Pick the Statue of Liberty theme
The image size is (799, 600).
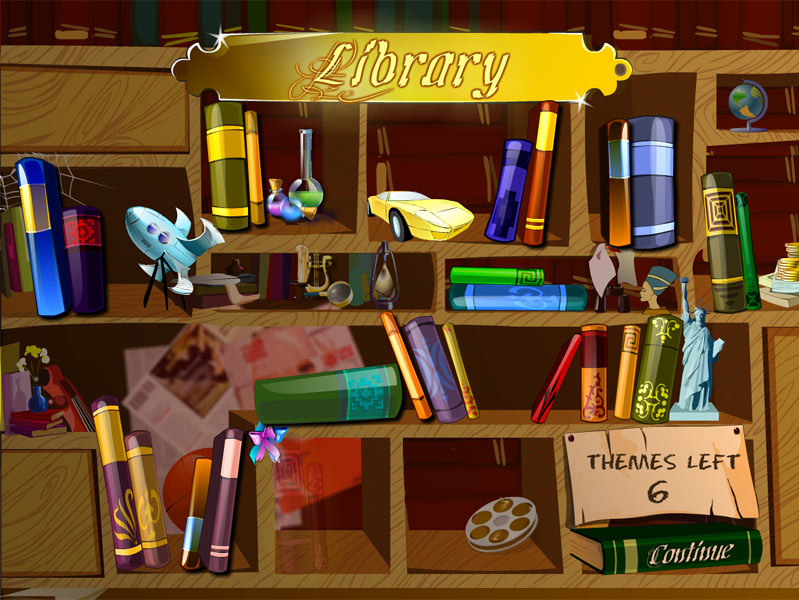[696, 350]
